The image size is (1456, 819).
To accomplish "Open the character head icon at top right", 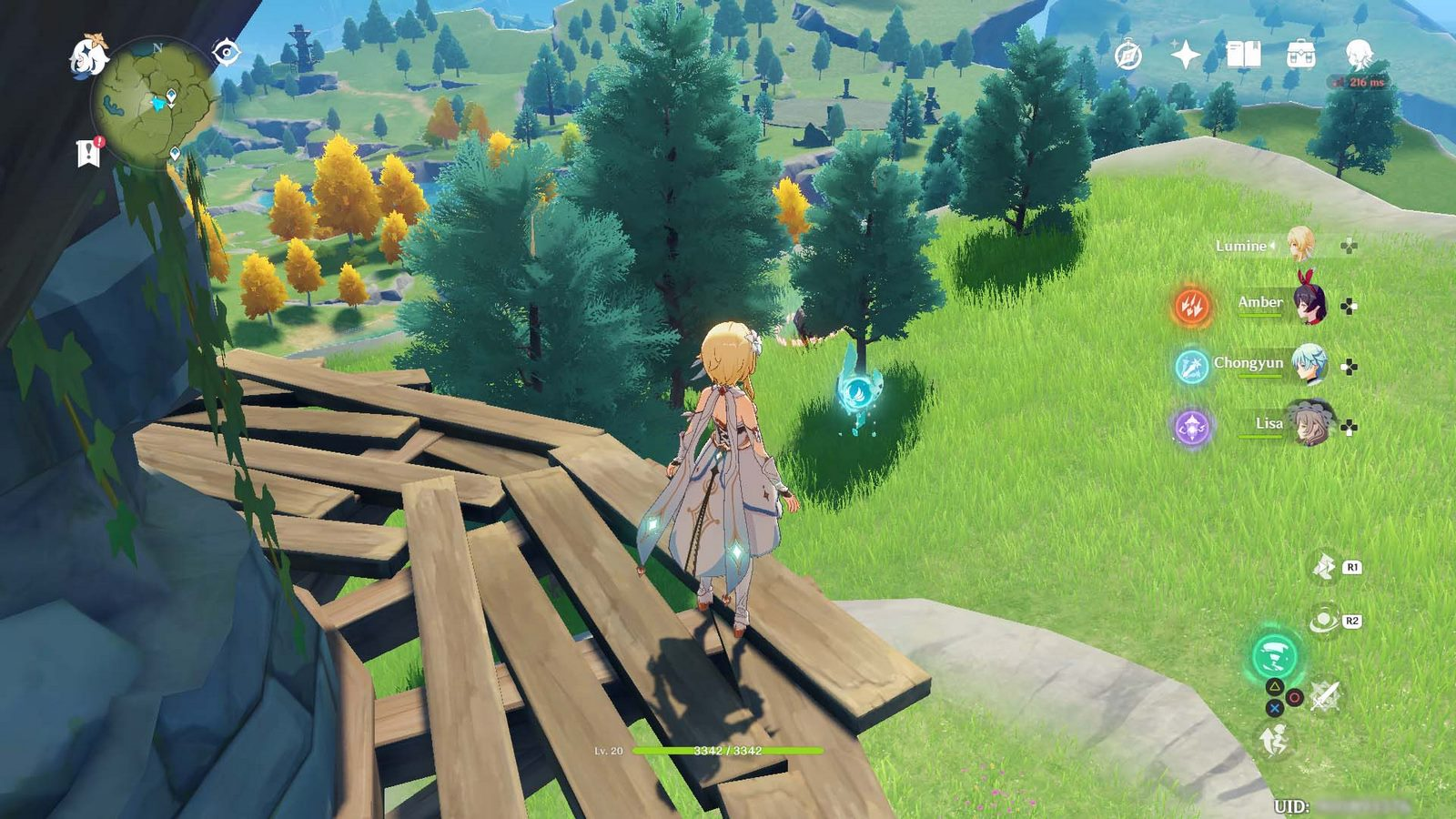I will [x=1359, y=55].
